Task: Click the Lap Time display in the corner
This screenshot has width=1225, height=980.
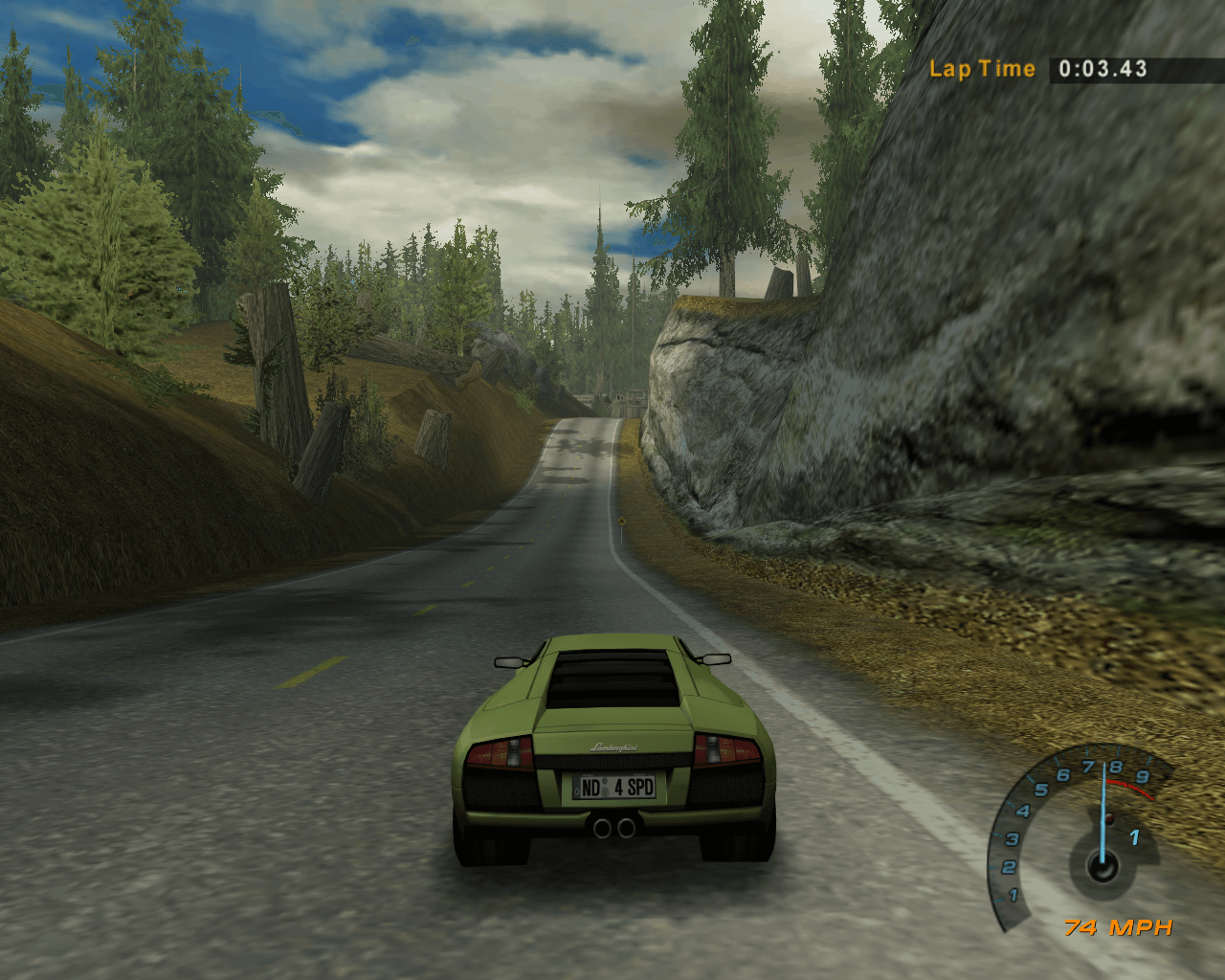Action: 1043,68
